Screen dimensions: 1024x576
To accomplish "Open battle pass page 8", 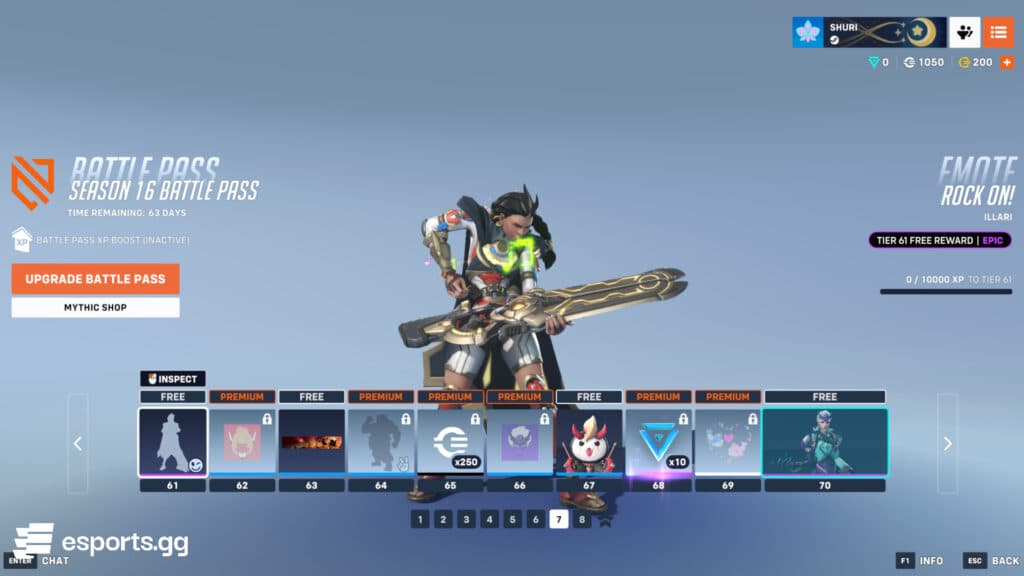I will (582, 519).
